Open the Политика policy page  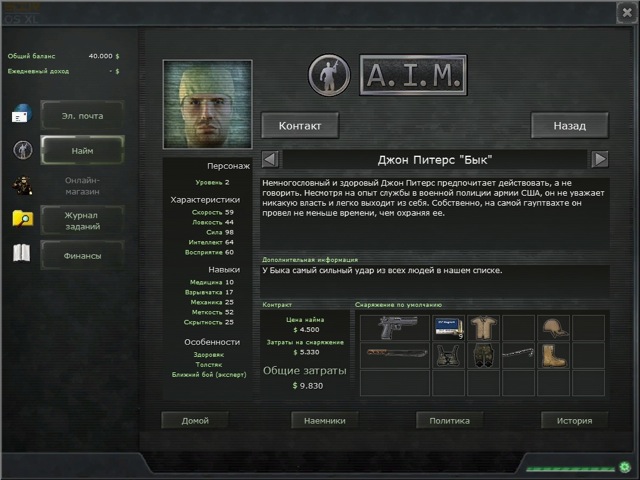click(450, 421)
